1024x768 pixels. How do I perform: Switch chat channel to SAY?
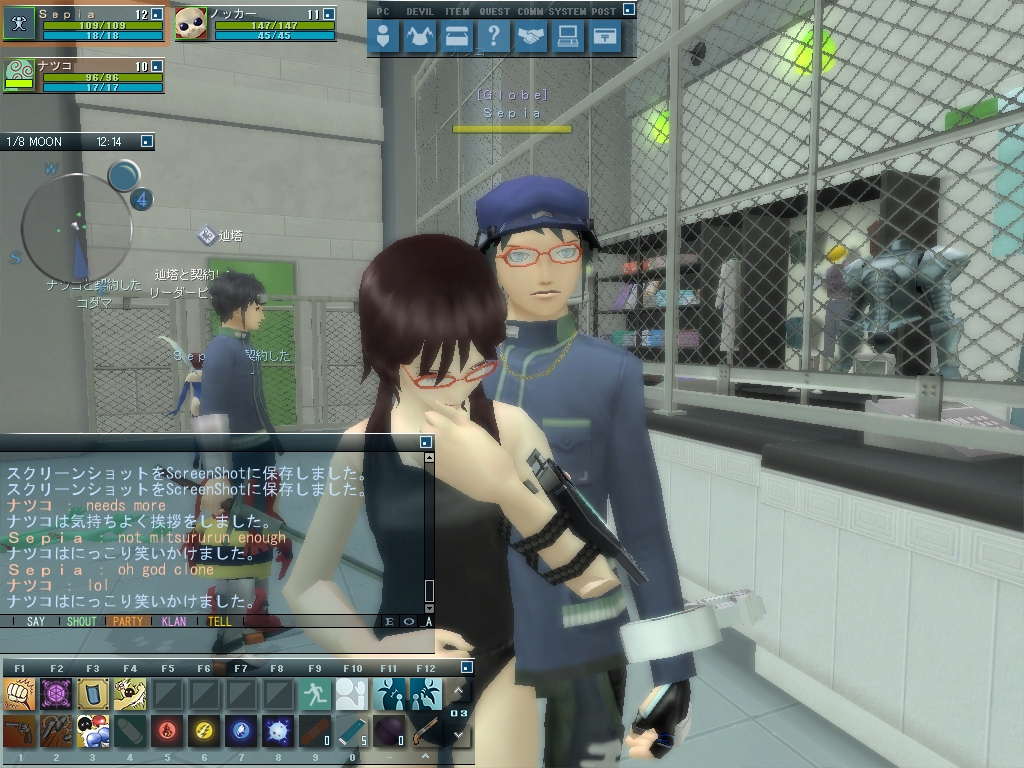pyautogui.click(x=36, y=621)
